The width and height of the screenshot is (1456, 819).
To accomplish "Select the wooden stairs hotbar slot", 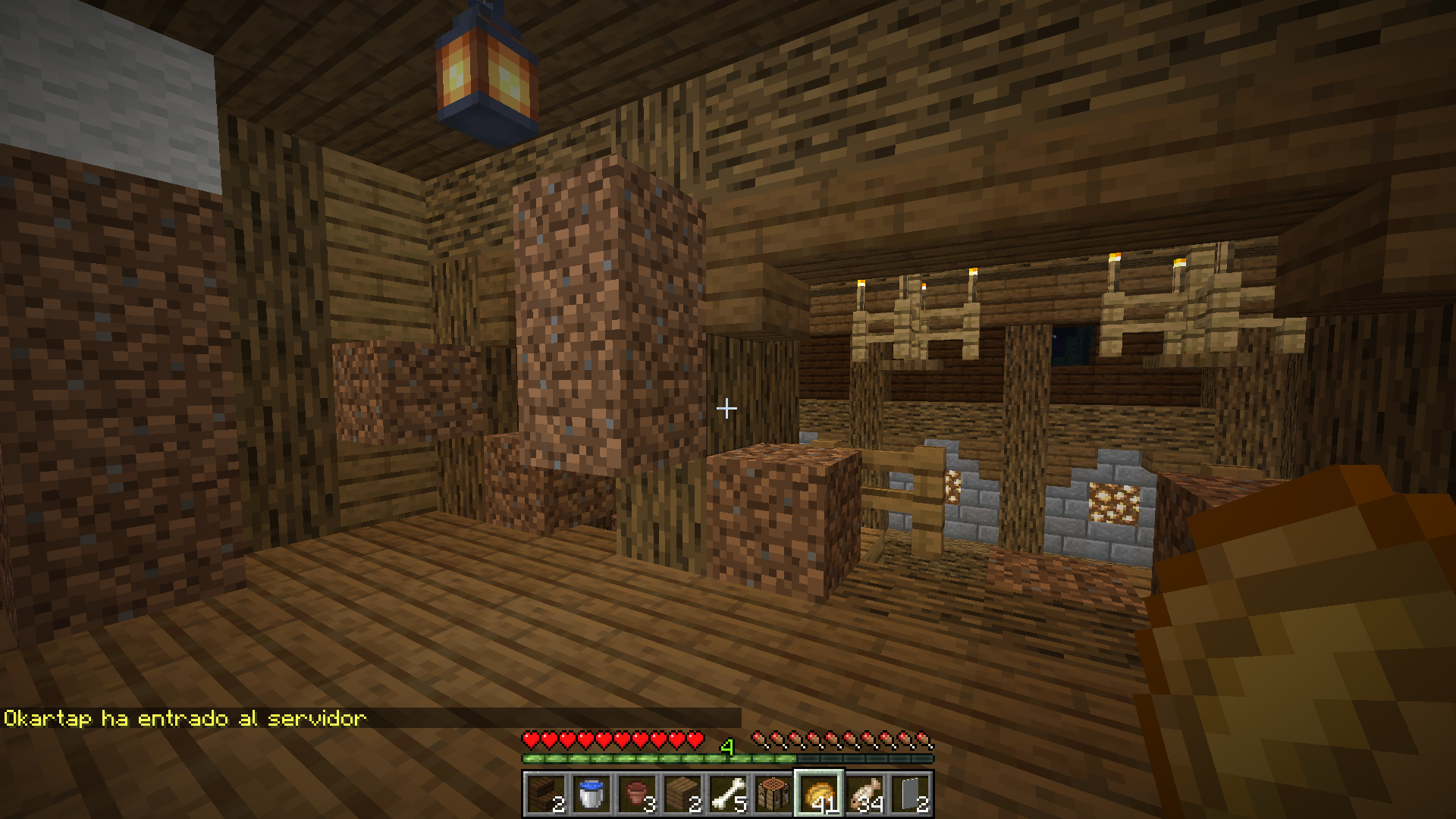I will tap(546, 794).
